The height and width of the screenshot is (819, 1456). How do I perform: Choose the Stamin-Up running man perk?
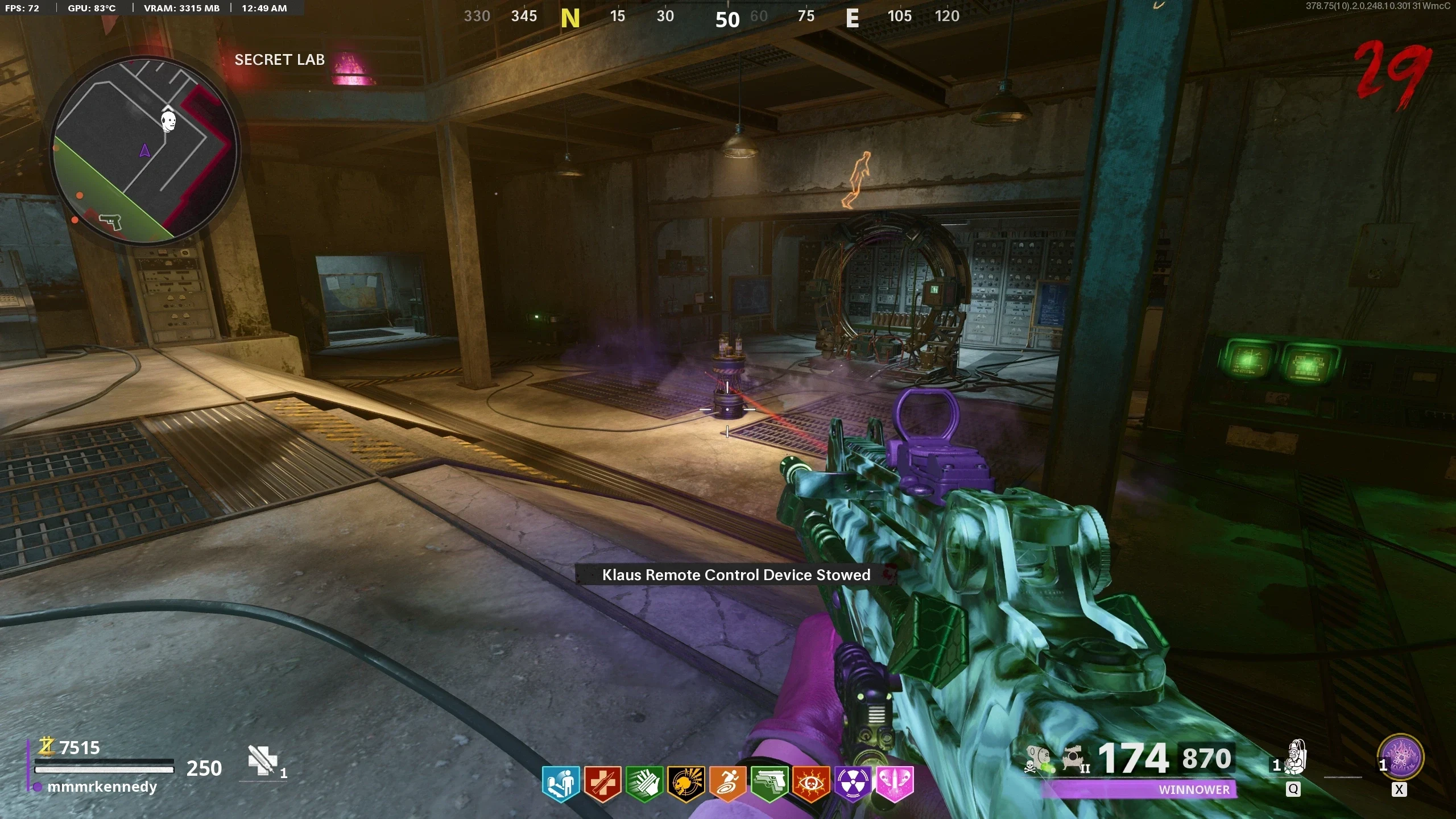(x=727, y=783)
